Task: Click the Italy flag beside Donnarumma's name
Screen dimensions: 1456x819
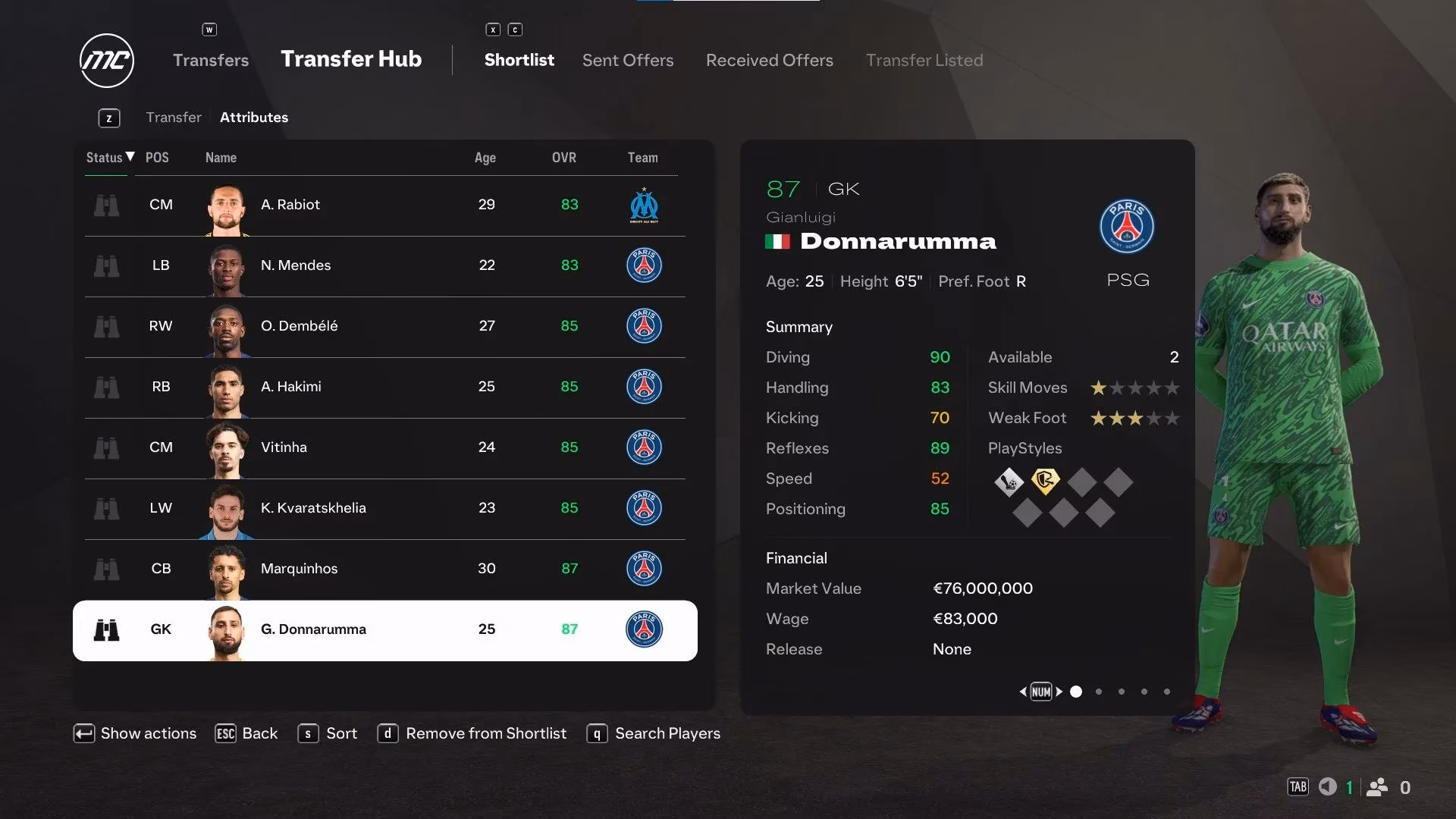Action: 778,241
